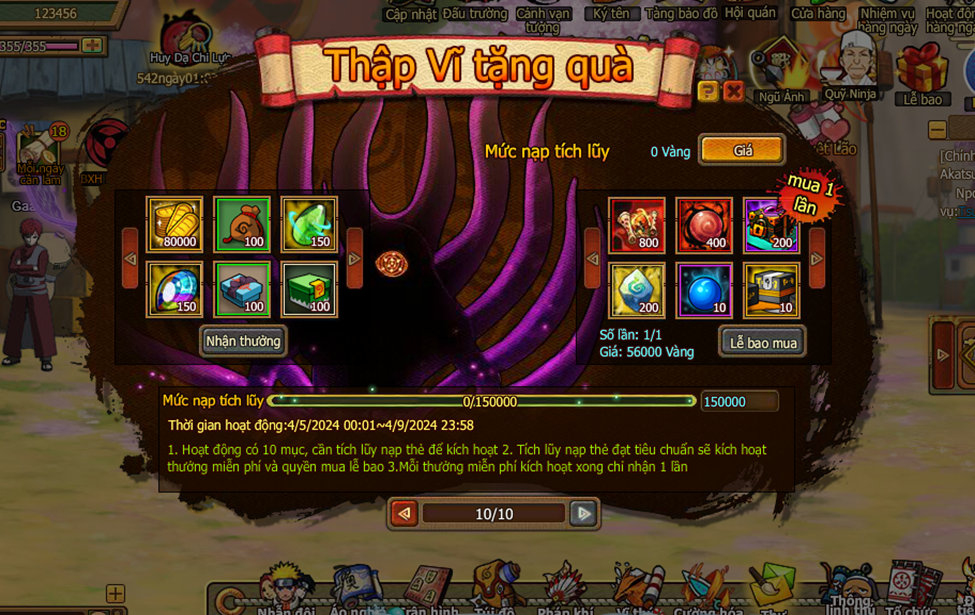The height and width of the screenshot is (615, 975).
Task: Select the green chest 100 reward
Action: [309, 289]
